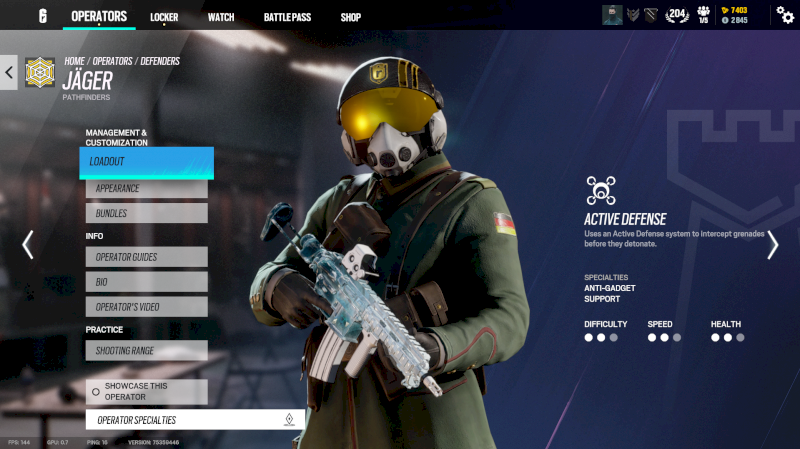Go to the Watch tab
Screen dimensions: 800x449
click(x=221, y=17)
